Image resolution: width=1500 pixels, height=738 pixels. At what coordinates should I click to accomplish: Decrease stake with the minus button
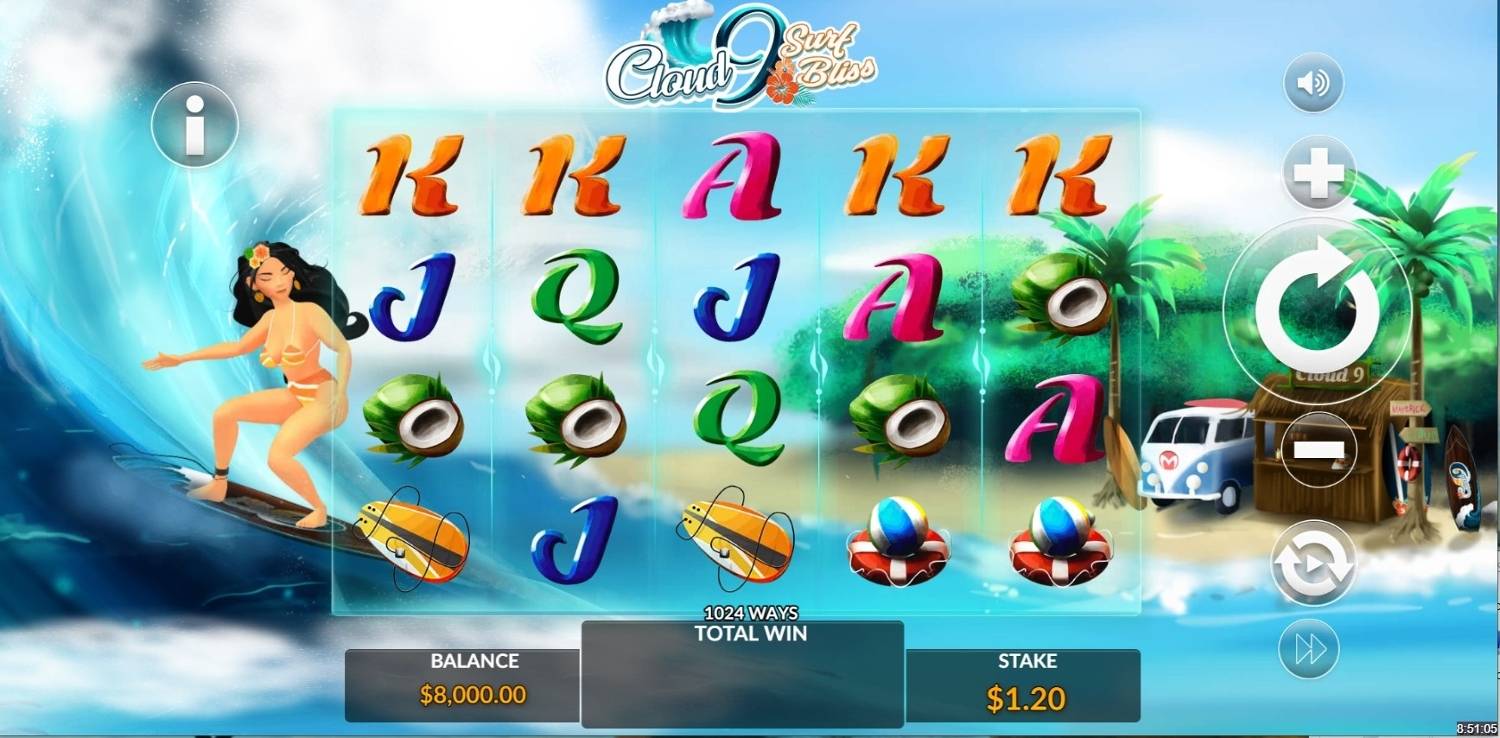(x=1319, y=450)
